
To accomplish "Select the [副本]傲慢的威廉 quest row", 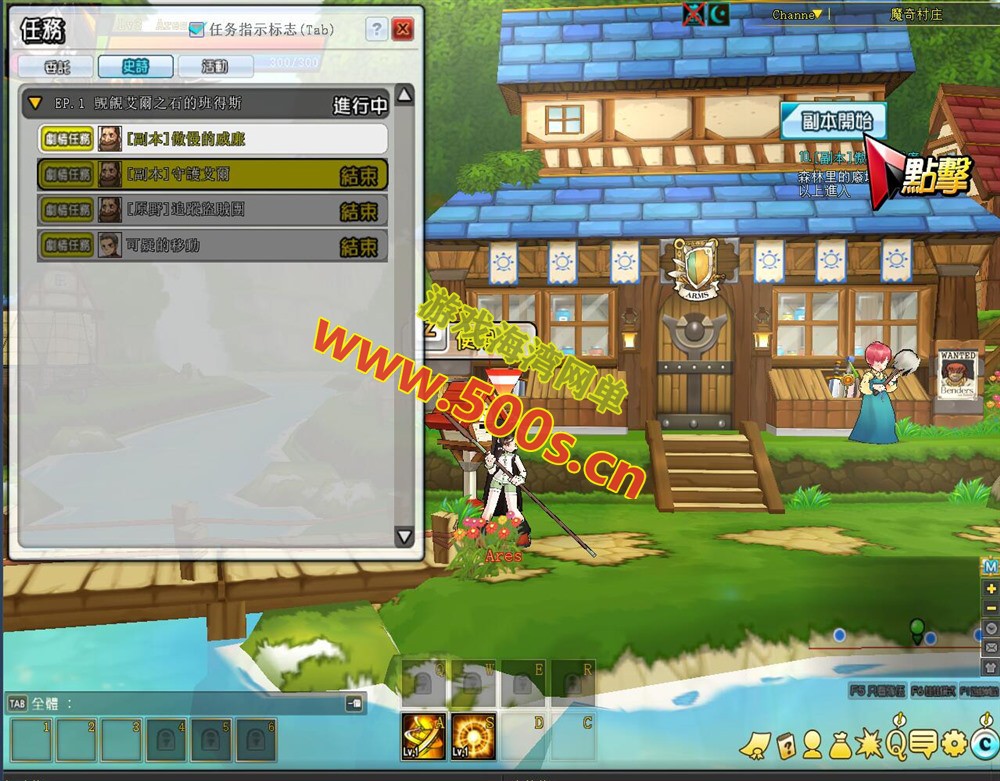I will point(212,138).
